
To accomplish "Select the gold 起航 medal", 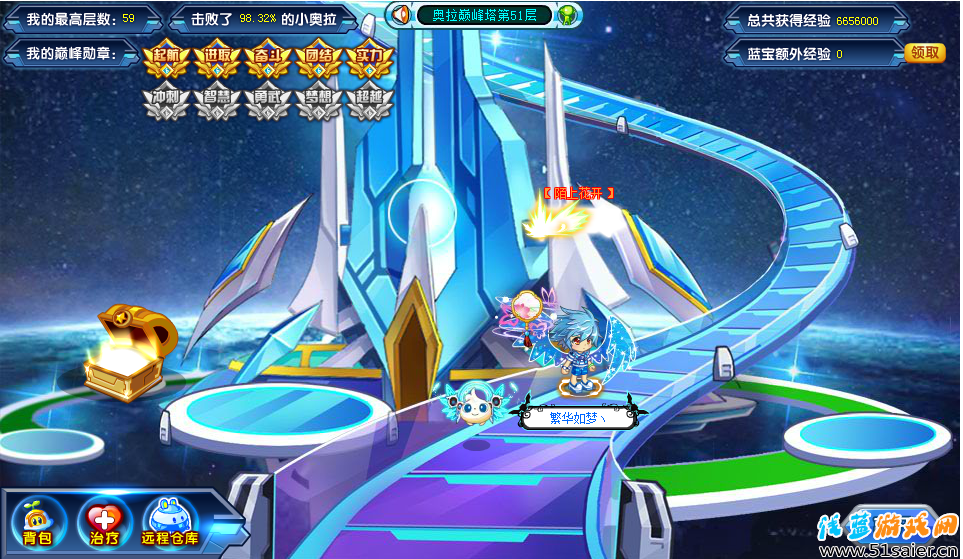I will pyautogui.click(x=166, y=60).
